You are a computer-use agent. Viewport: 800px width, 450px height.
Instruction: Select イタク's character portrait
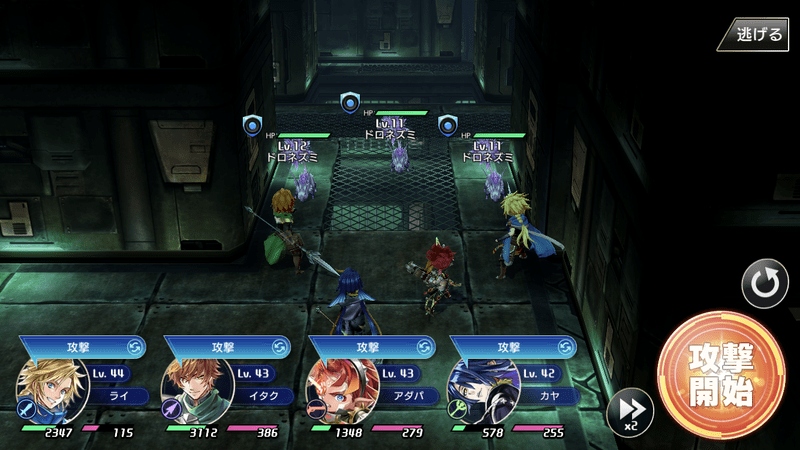tap(193, 390)
